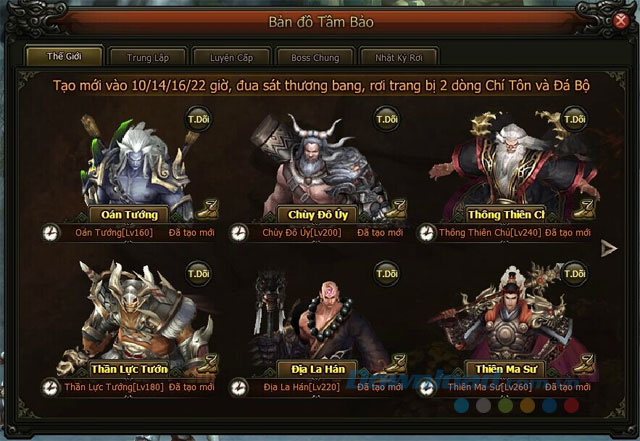This screenshot has width=640, height=441.
Task: Select the Luyện Cấp tab
Action: (225, 58)
